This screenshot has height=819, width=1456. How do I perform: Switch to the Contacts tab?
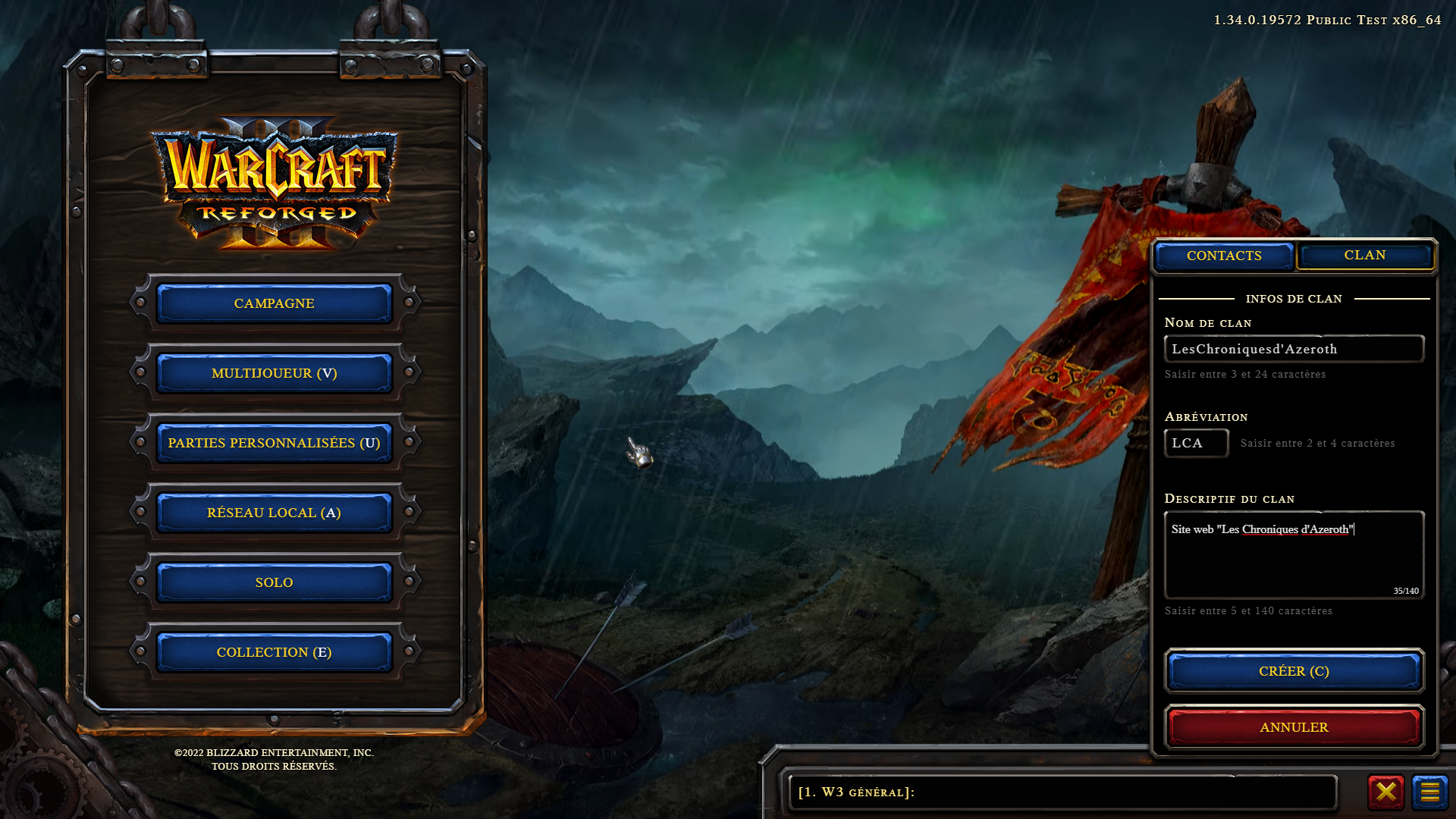tap(1224, 256)
